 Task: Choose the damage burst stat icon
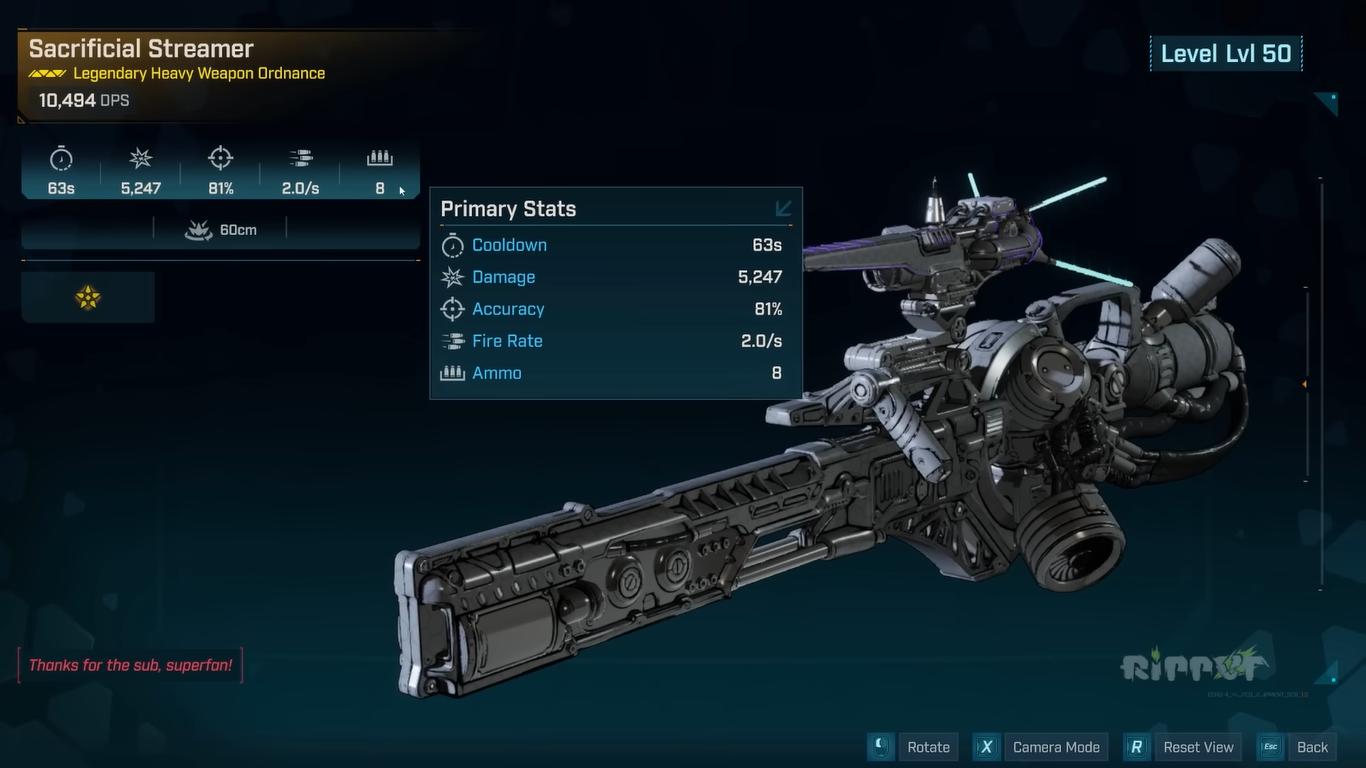coord(141,159)
